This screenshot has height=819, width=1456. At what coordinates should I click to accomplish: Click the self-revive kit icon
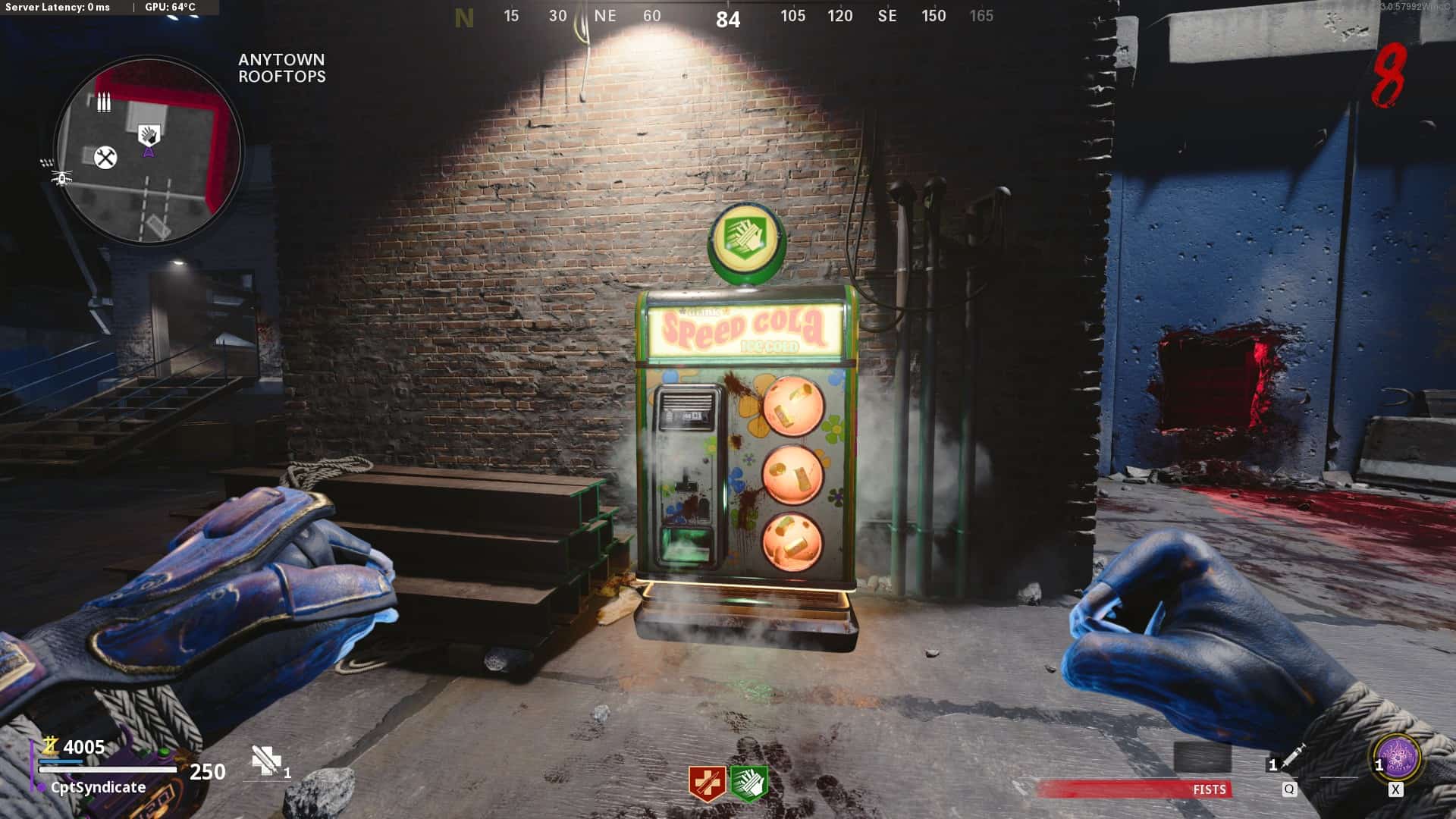[266, 760]
